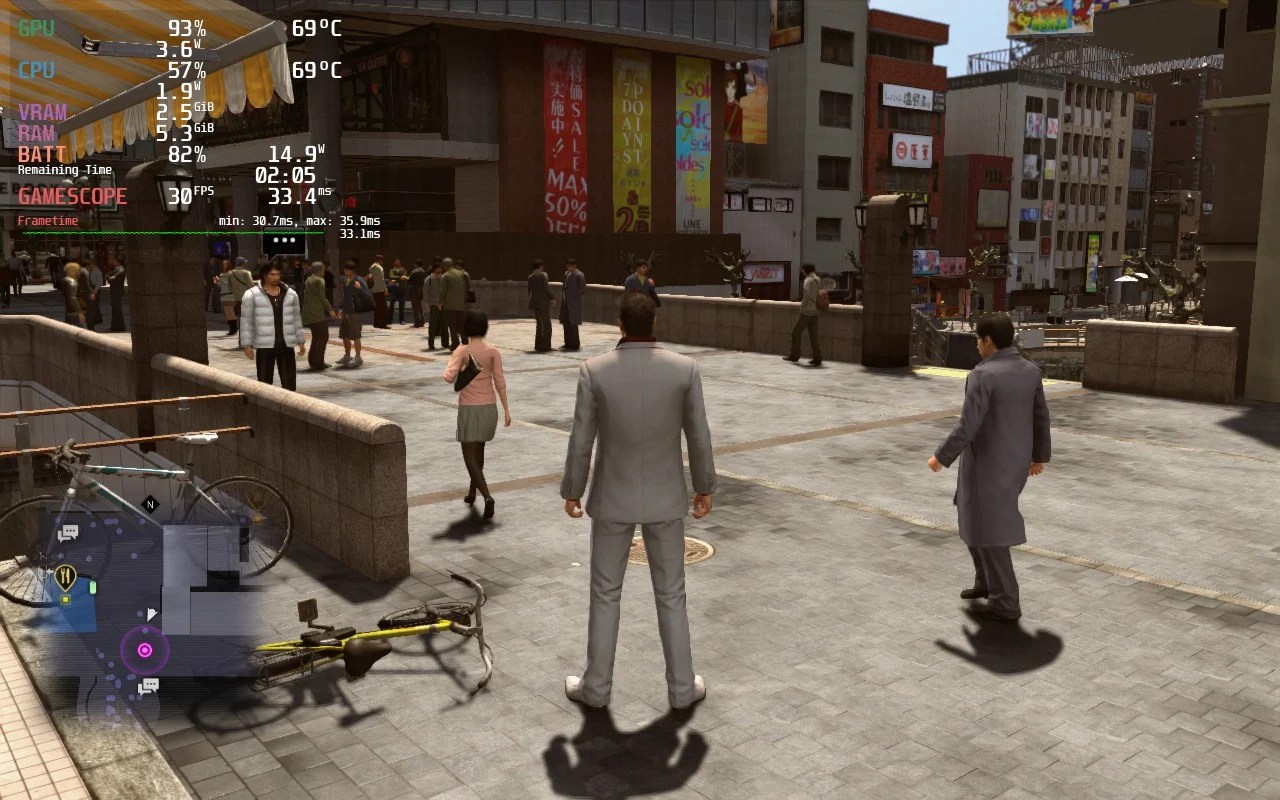Screen dimensions: 1280x800
Task: Toggle the VRAM readout in the overlay
Action: coord(44,110)
